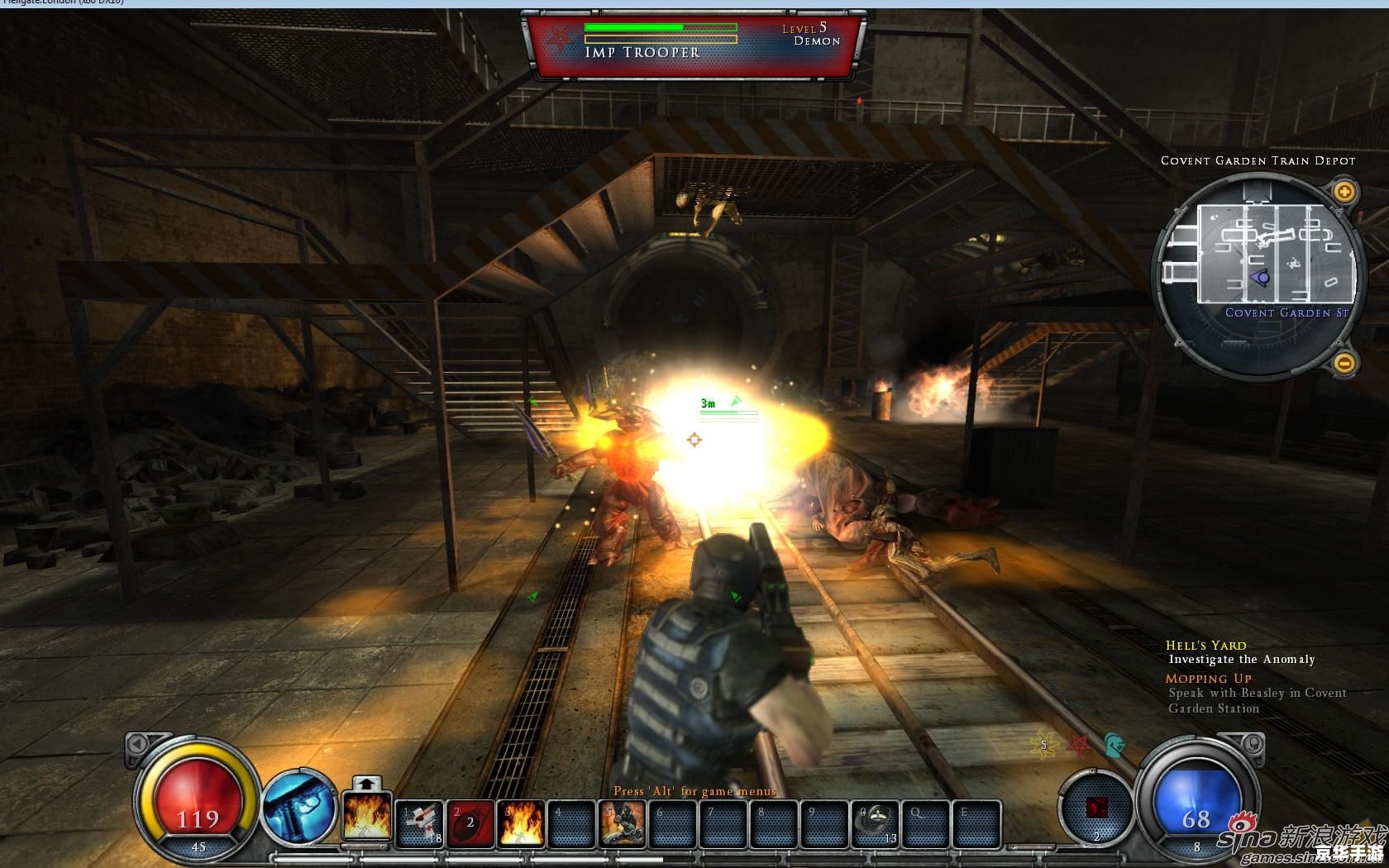Image resolution: width=1389 pixels, height=868 pixels.
Task: Use the item in hotbar slot 0
Action: coord(876,823)
